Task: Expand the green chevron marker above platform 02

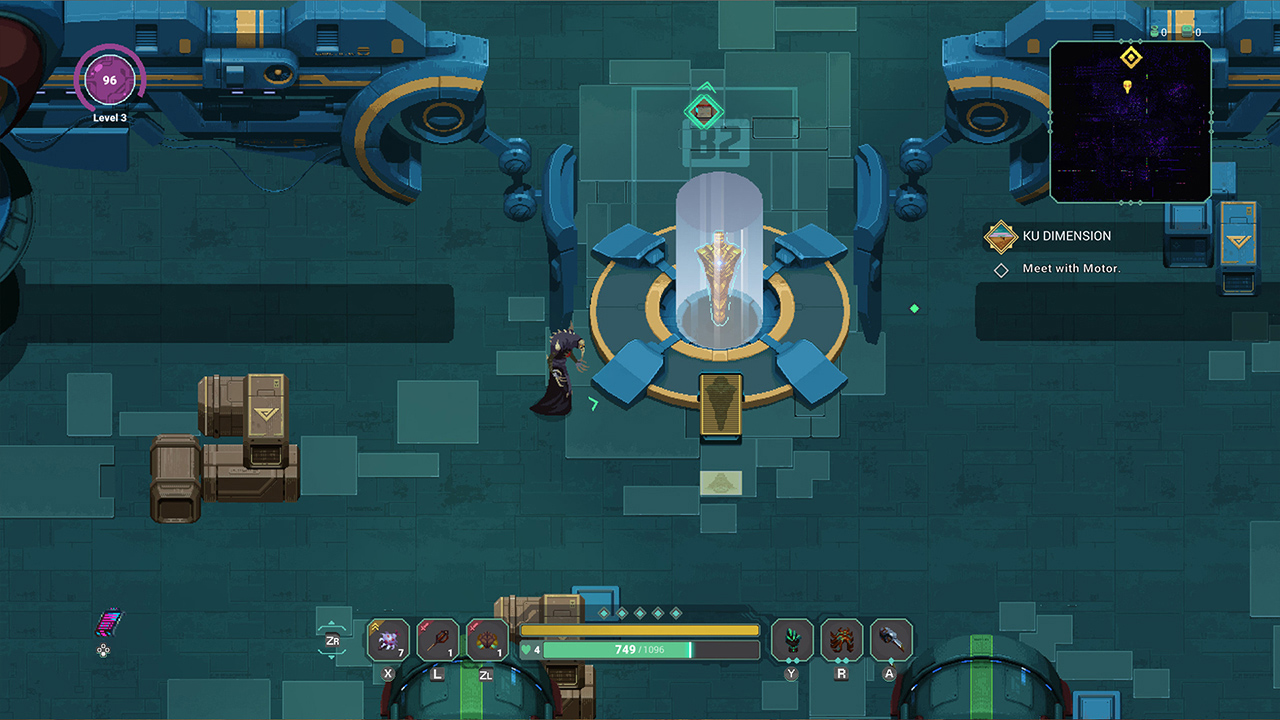Action: pyautogui.click(x=705, y=88)
